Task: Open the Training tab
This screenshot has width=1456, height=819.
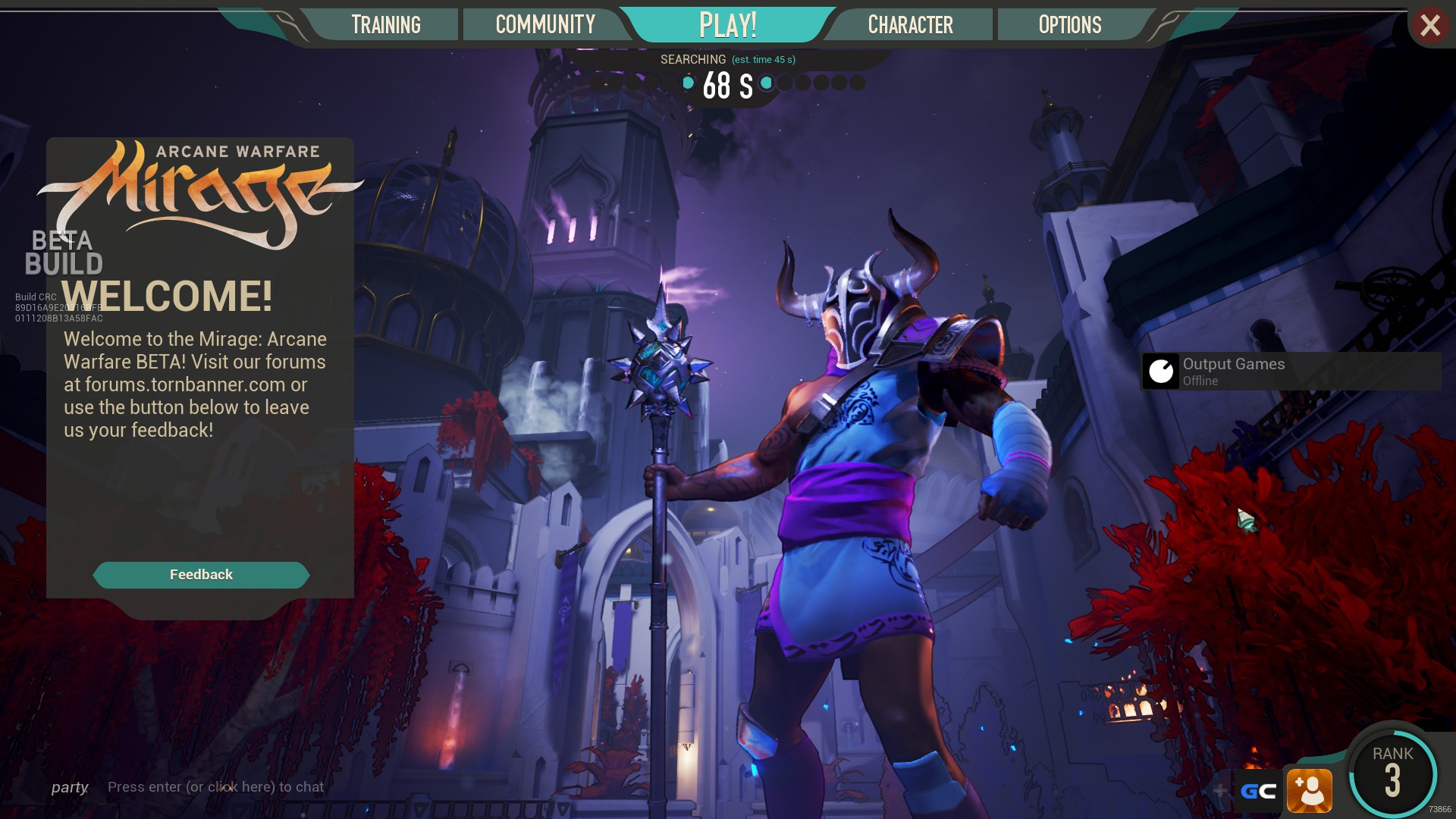Action: [x=385, y=25]
